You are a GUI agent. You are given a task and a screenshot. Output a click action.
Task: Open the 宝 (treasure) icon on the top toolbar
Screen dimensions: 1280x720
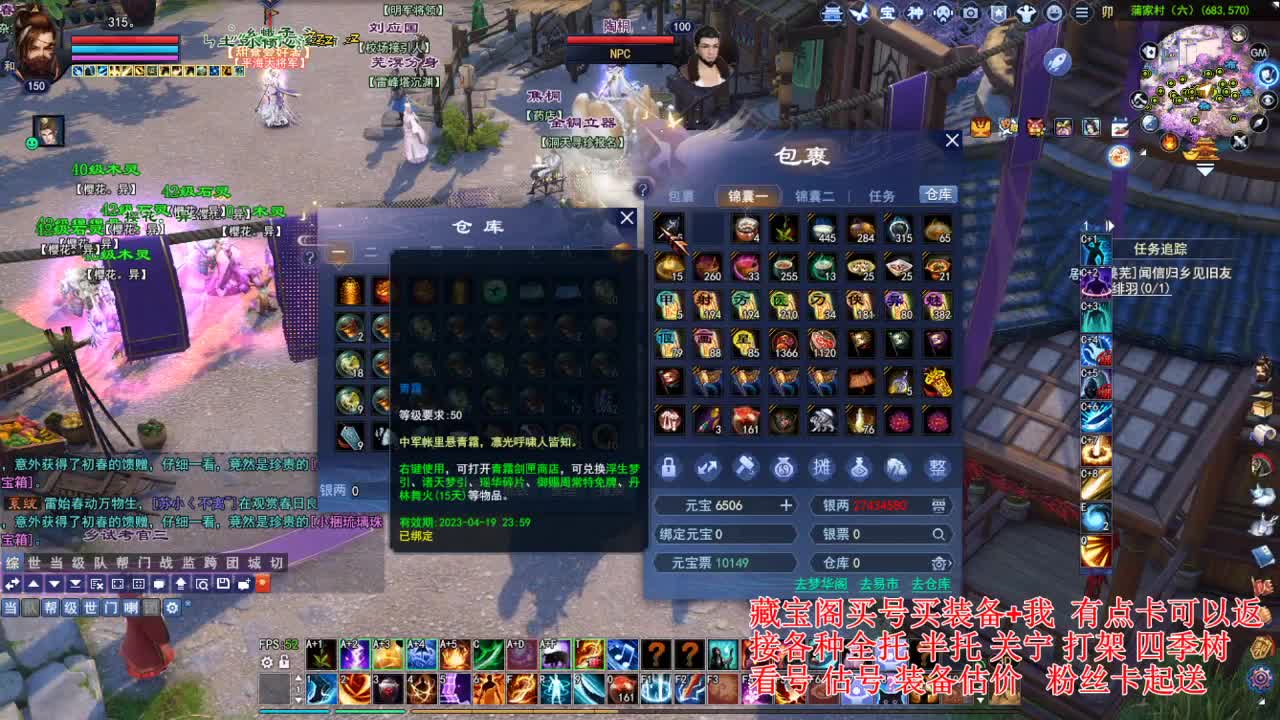888,13
